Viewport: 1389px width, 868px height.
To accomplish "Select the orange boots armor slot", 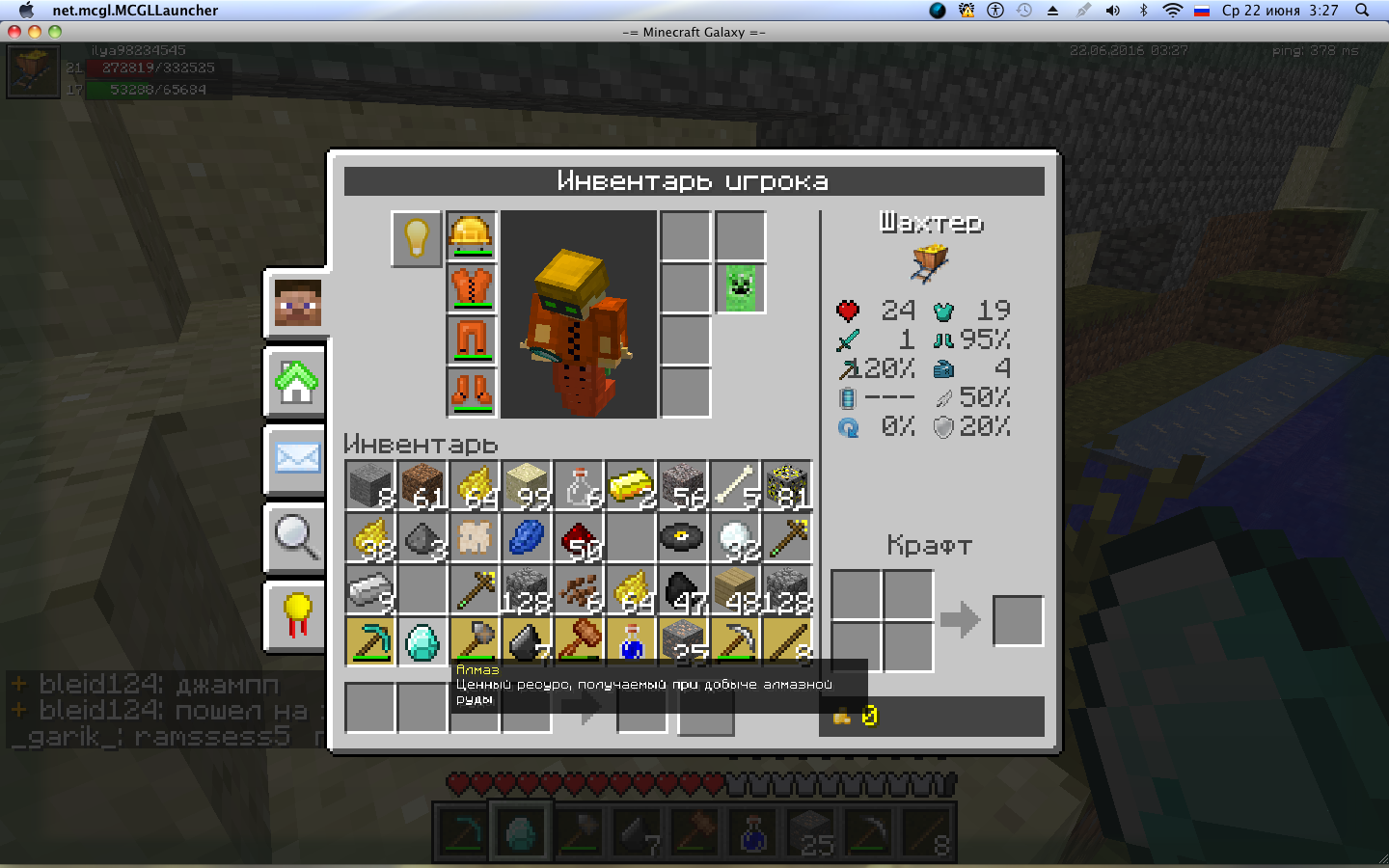I will [472, 392].
